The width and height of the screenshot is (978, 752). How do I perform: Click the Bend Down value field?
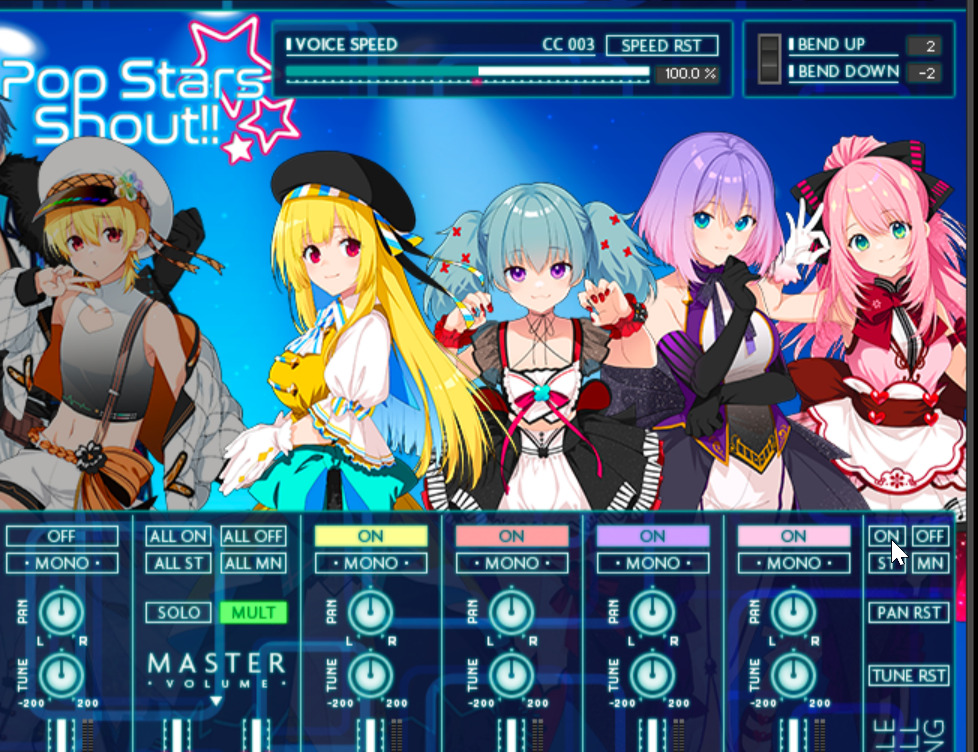[x=924, y=73]
